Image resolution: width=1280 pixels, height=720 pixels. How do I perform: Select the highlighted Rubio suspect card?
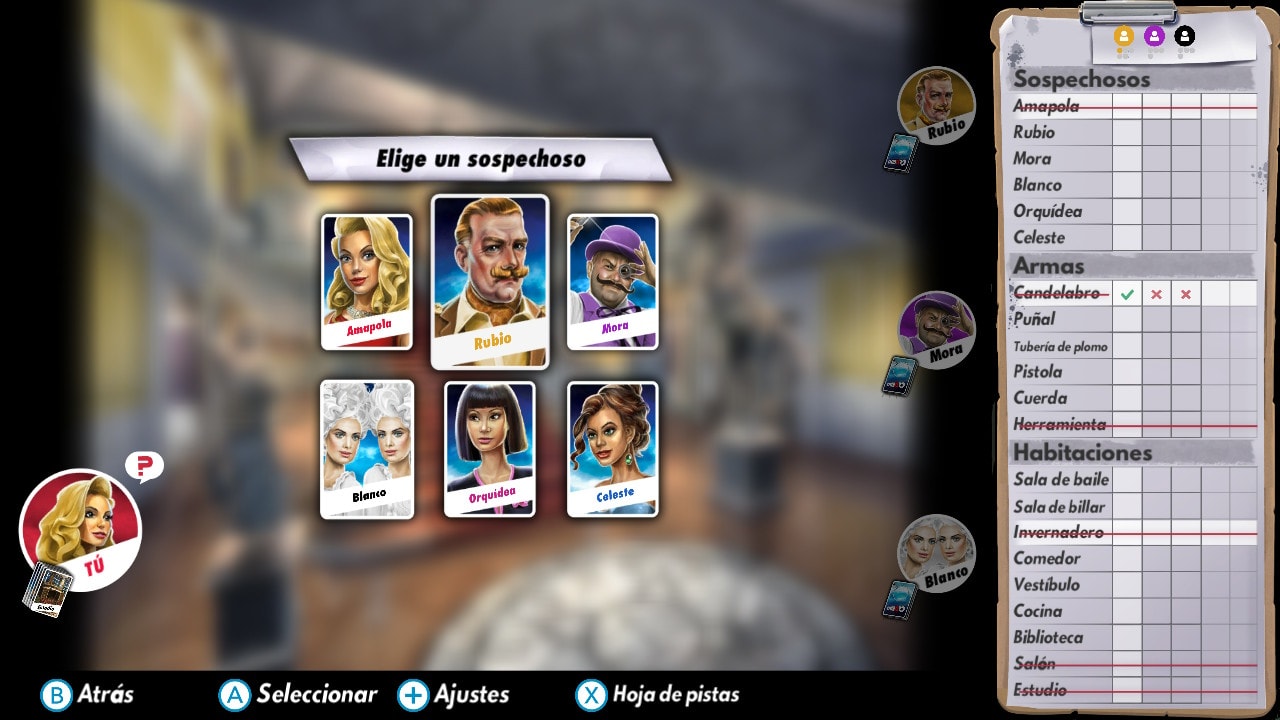coord(489,281)
